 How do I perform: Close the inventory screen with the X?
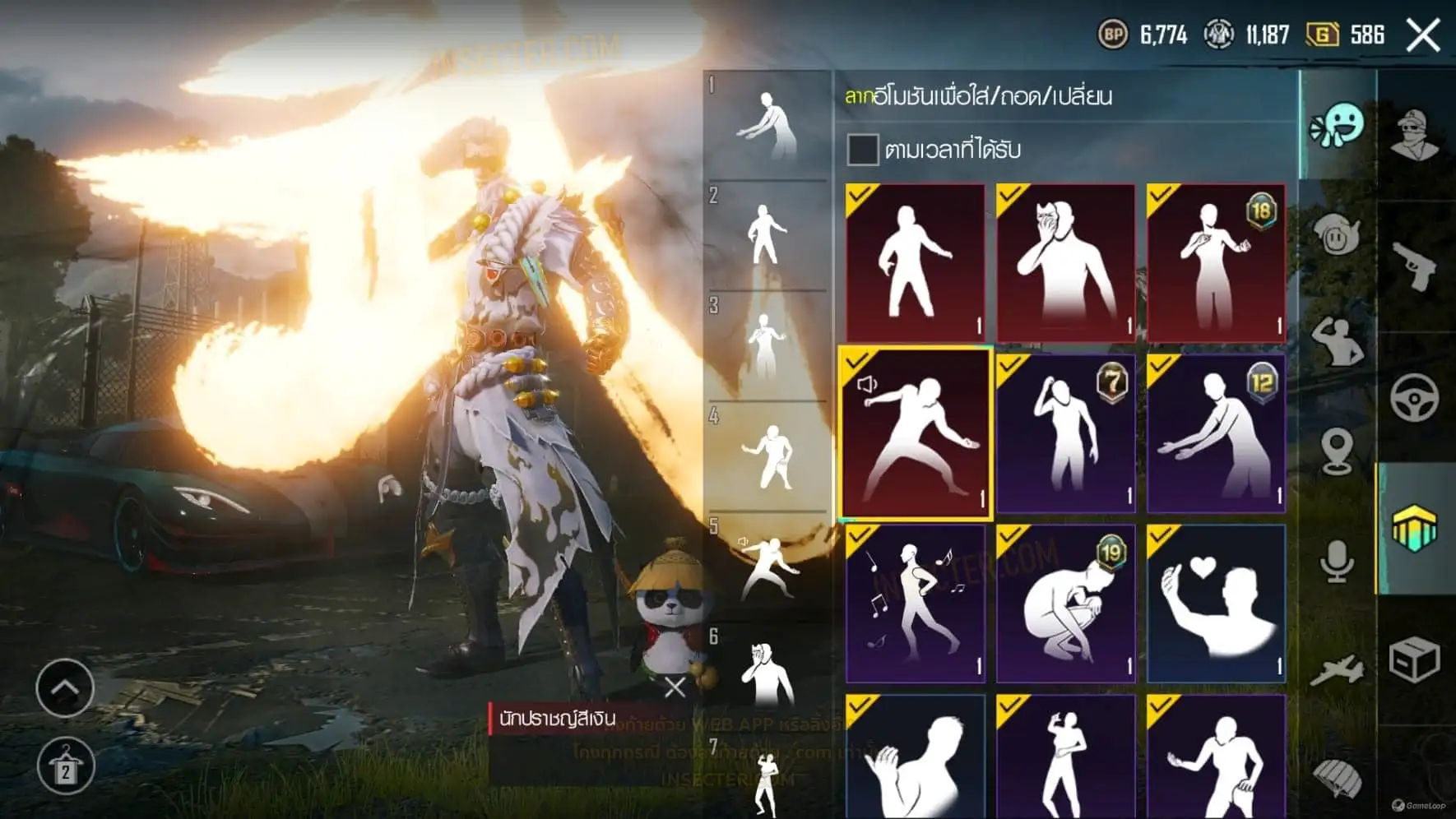(x=1423, y=35)
